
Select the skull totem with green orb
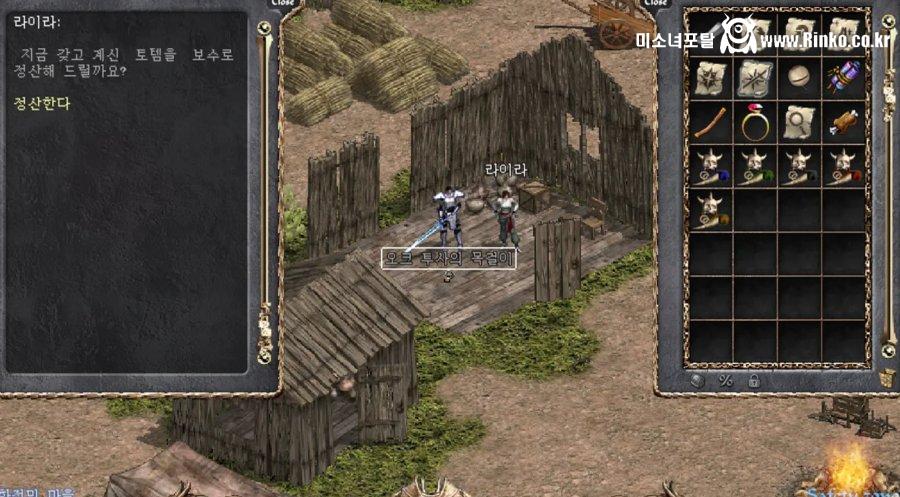tap(755, 166)
